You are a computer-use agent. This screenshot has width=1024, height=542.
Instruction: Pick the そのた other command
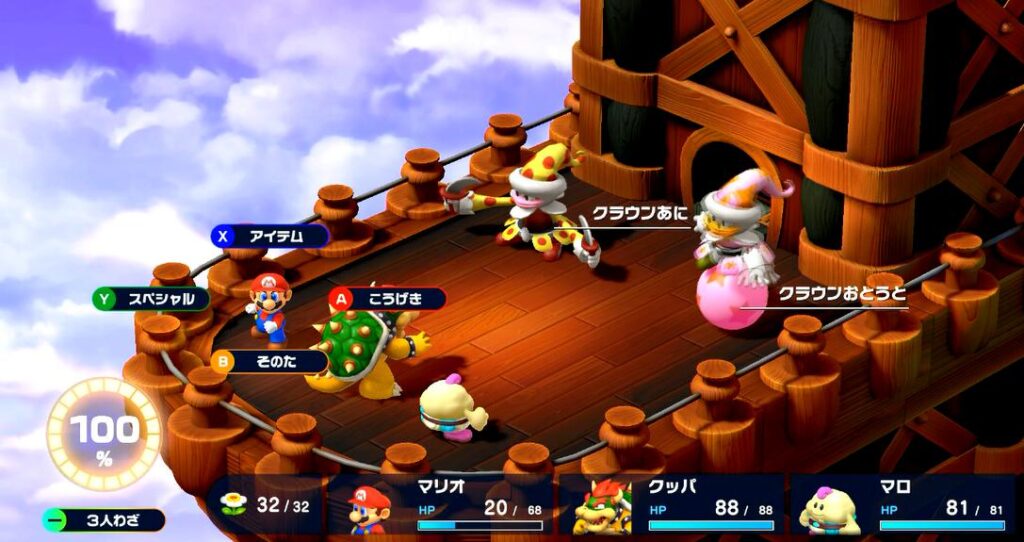click(x=270, y=361)
